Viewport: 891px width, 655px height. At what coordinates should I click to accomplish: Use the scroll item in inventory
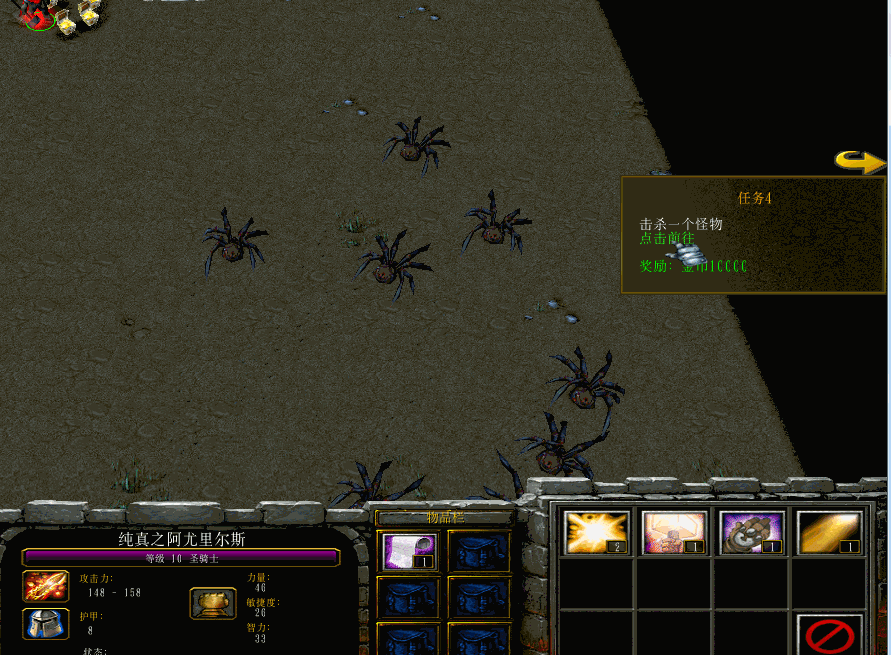409,551
